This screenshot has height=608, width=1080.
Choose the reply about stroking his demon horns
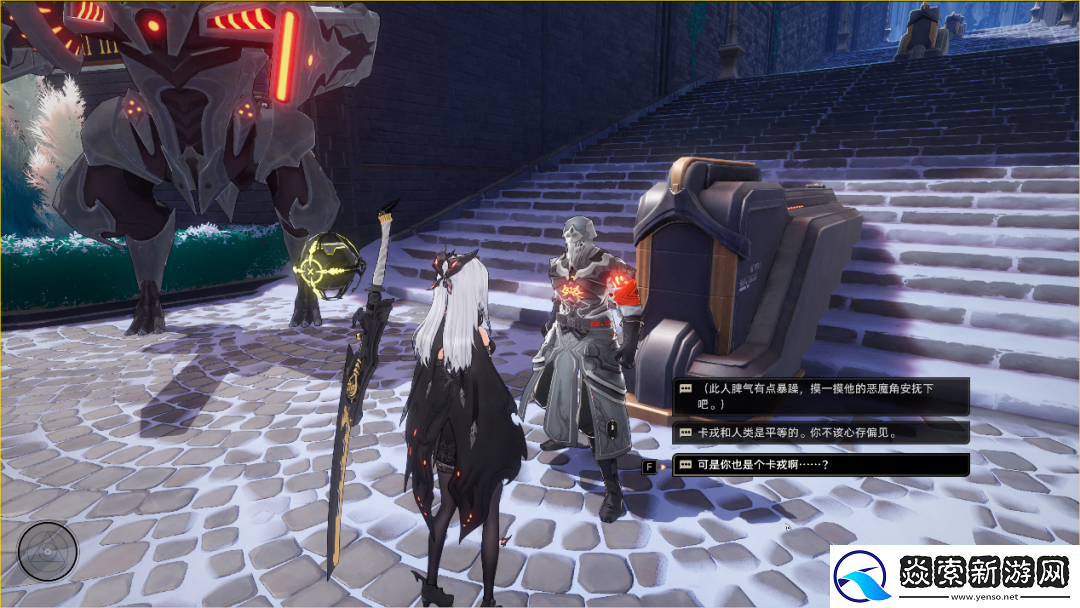pos(820,396)
